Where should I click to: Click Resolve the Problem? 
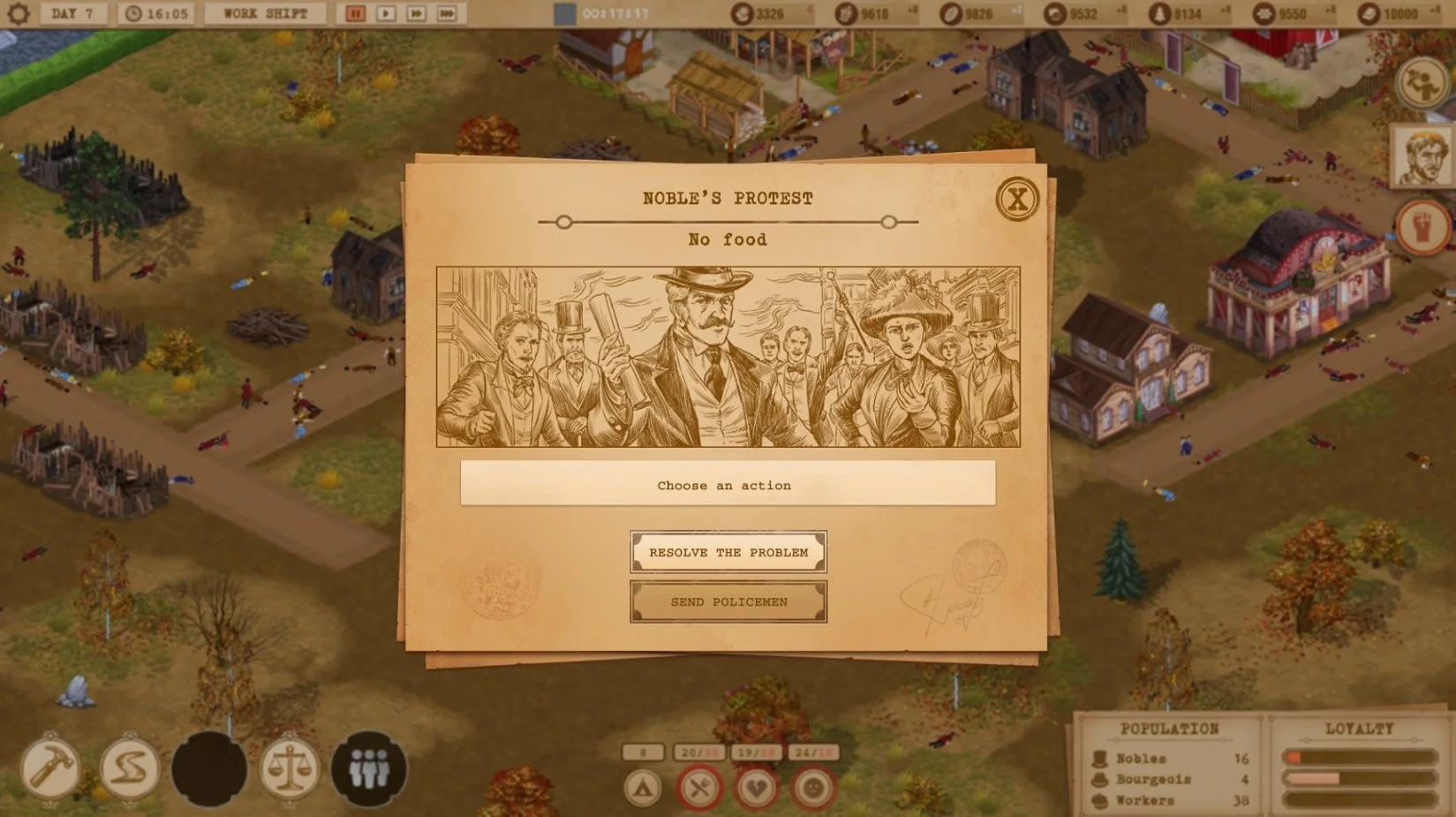(727, 552)
